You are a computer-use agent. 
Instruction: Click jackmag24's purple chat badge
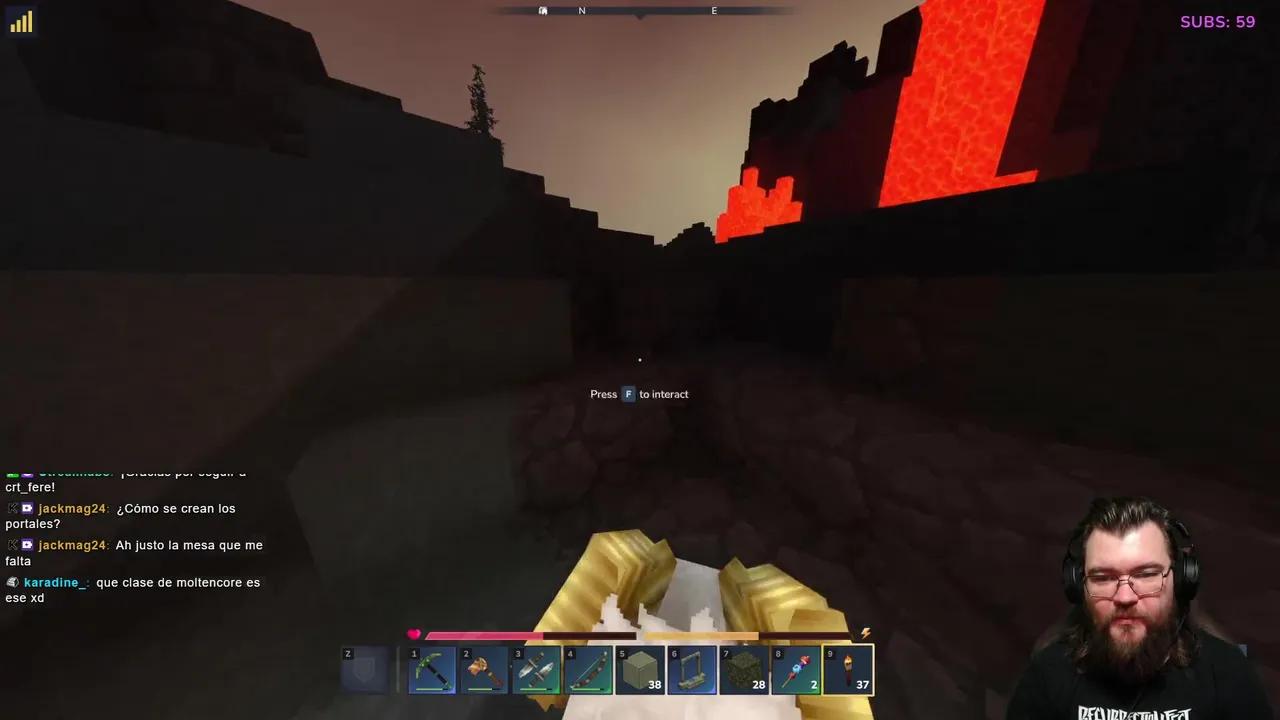(27, 508)
